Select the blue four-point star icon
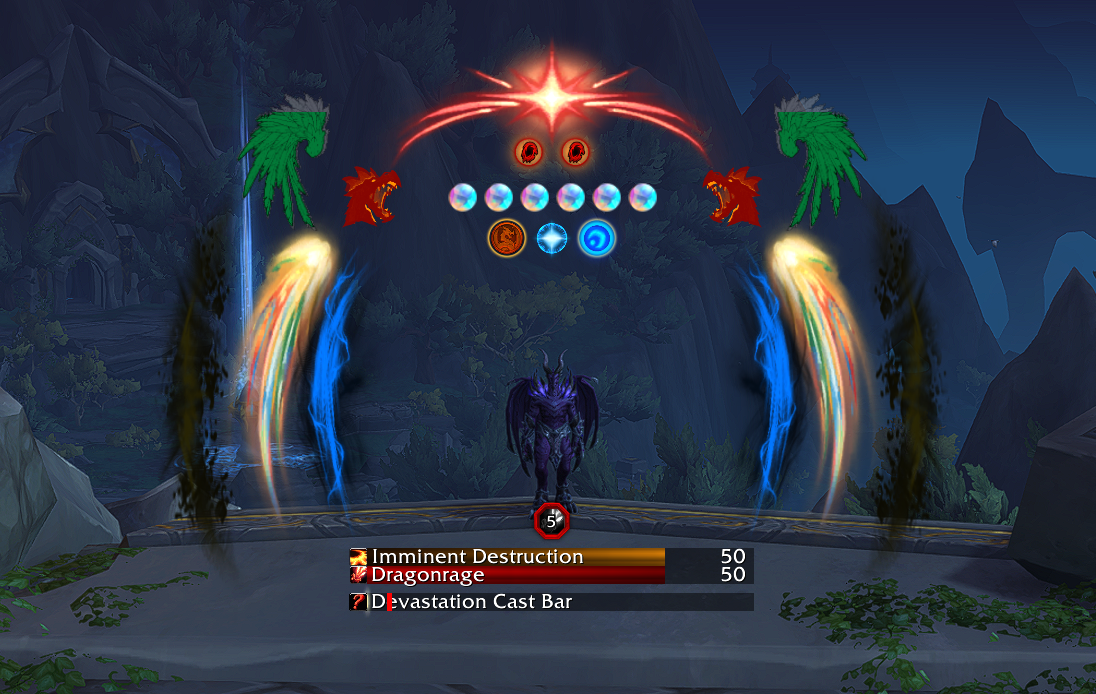The height and width of the screenshot is (694, 1096). [x=552, y=239]
